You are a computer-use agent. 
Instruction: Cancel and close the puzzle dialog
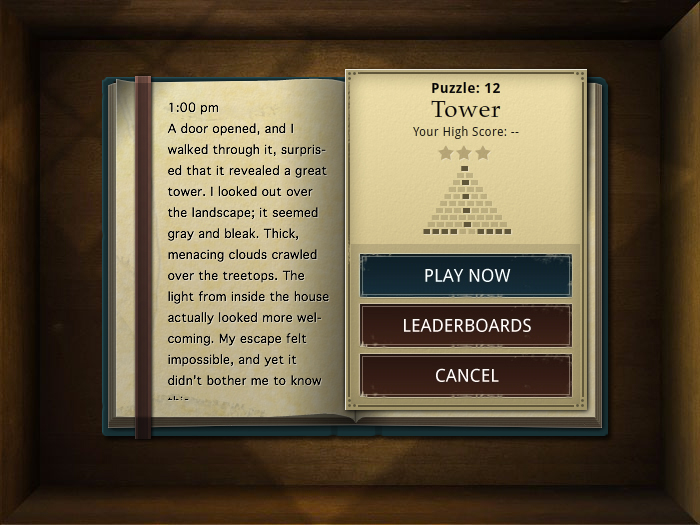(x=466, y=376)
